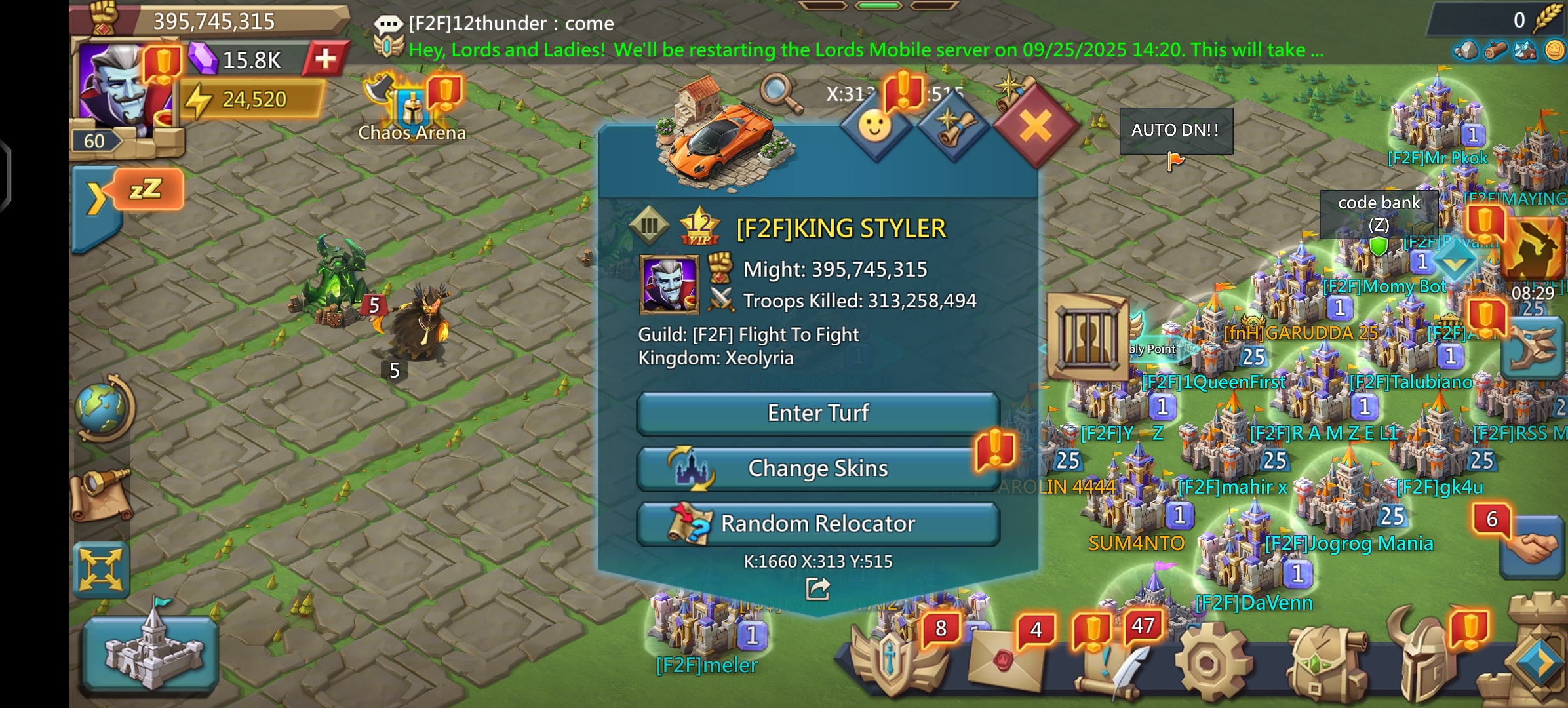Share the castle coordinates
The image size is (1568, 708).
pyautogui.click(x=817, y=589)
